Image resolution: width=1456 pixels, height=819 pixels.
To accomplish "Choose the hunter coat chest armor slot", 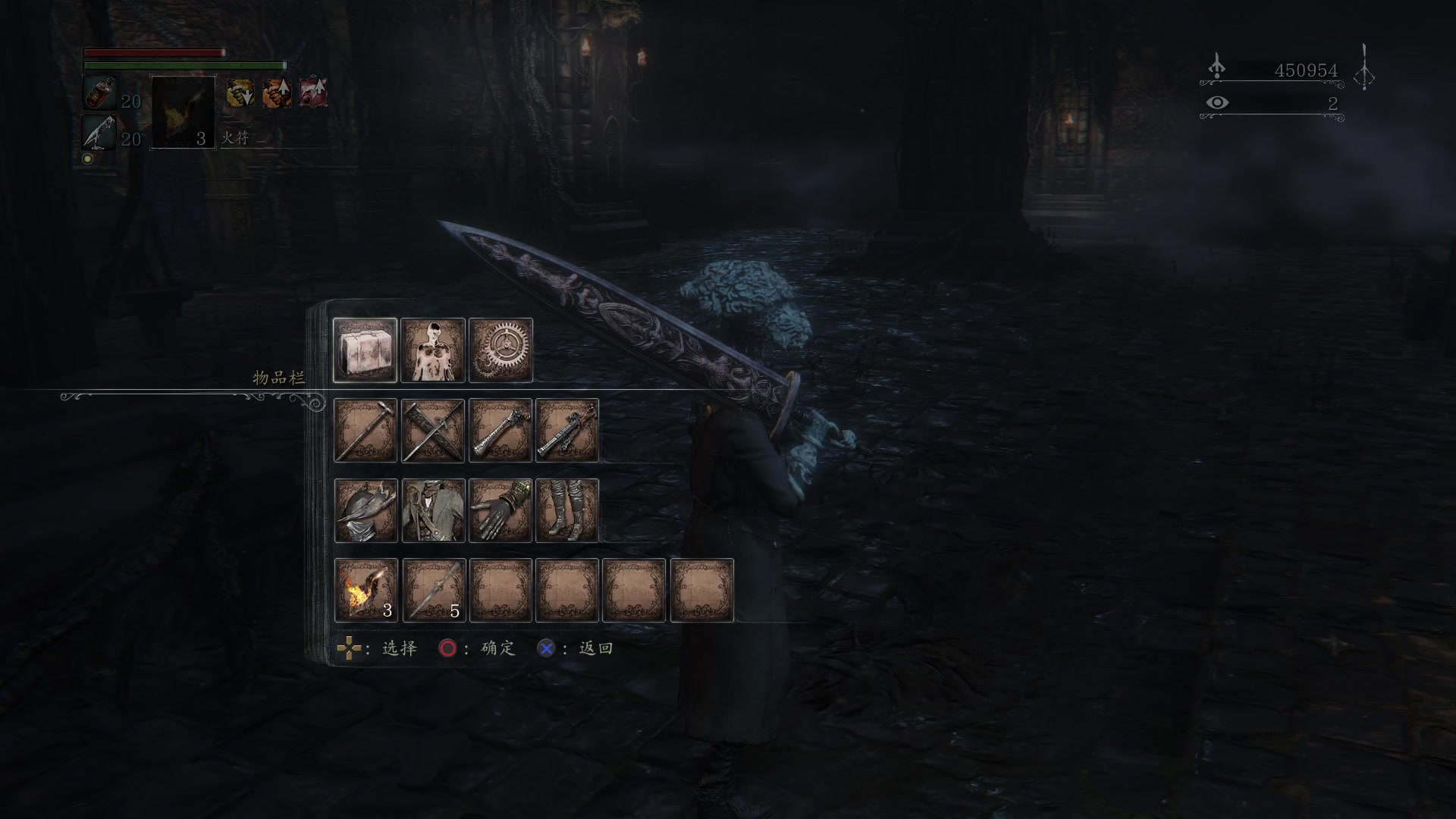I will coord(432,510).
